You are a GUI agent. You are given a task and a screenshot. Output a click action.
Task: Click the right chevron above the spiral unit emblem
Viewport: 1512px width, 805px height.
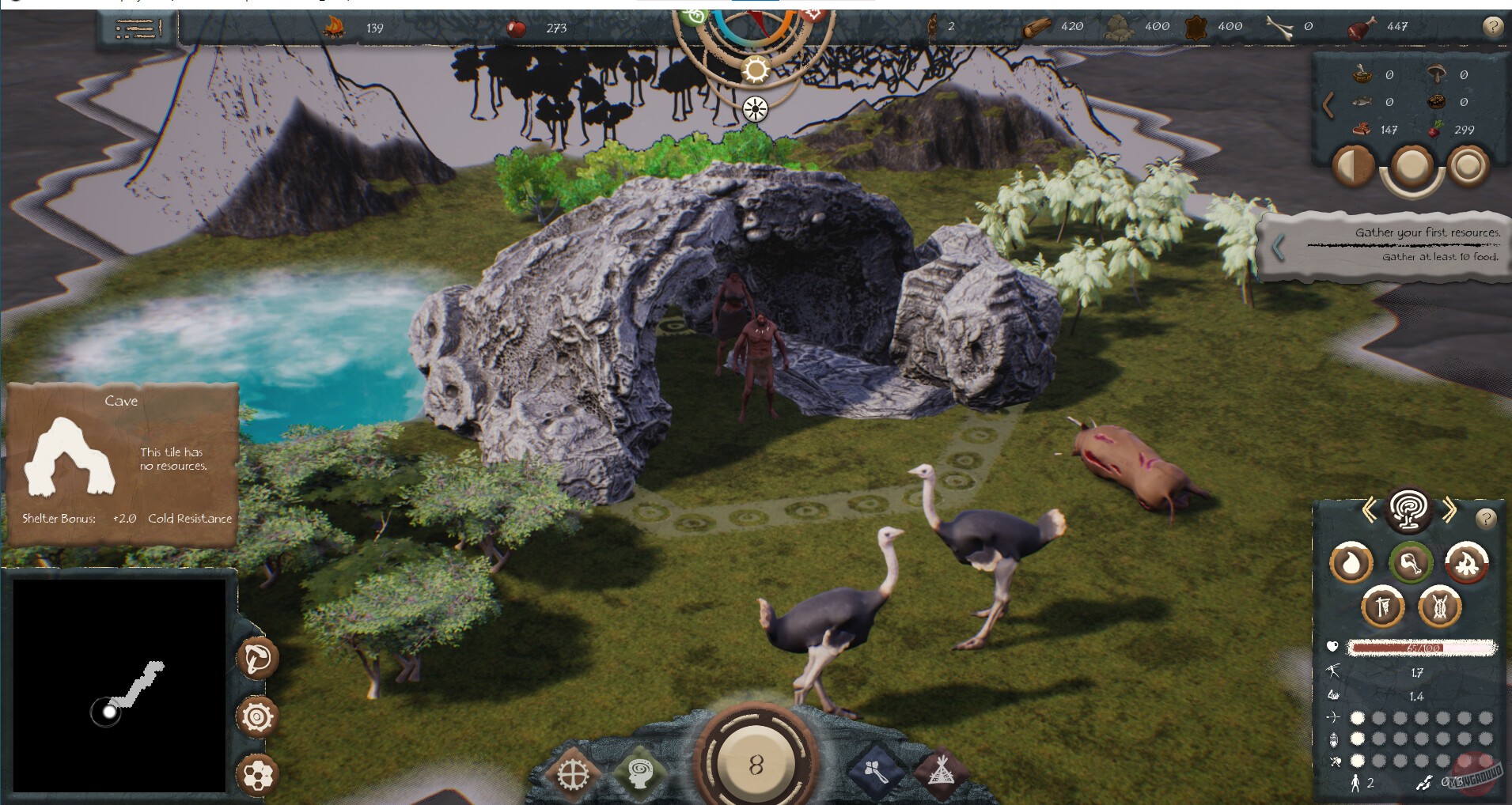1451,510
